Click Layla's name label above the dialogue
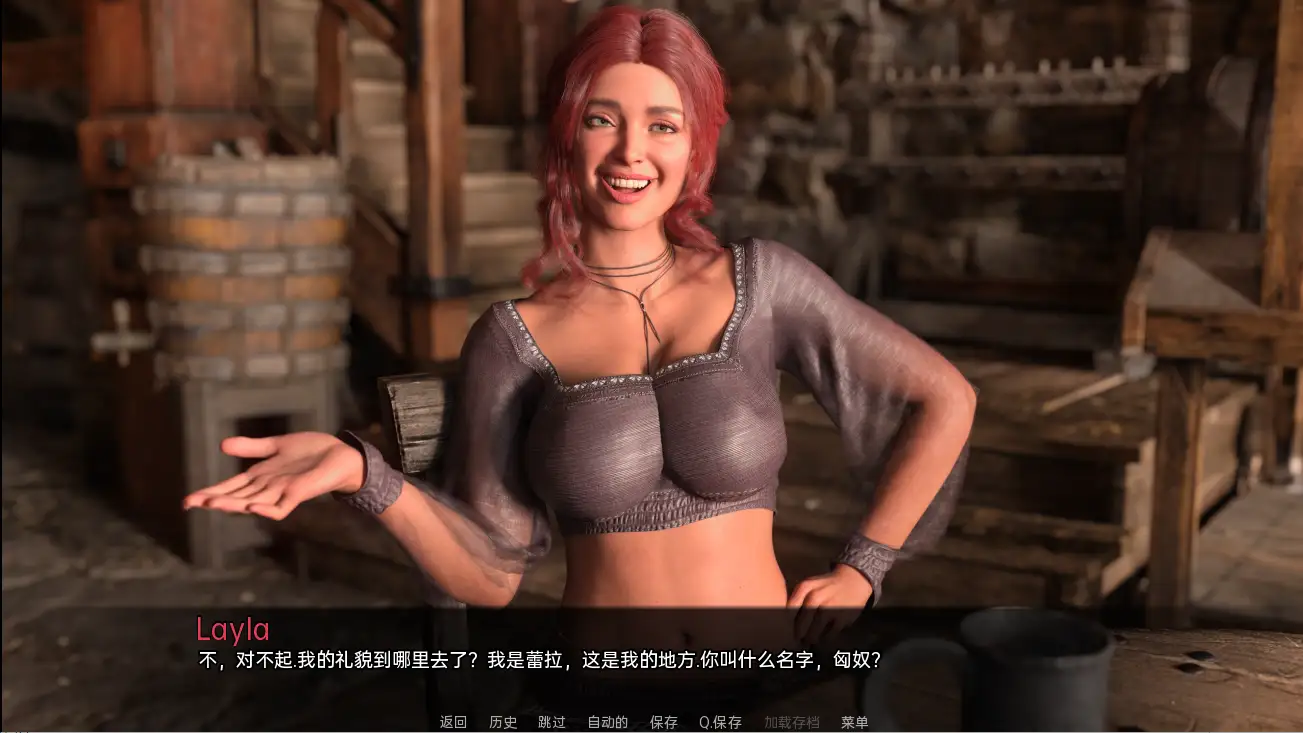 232,630
